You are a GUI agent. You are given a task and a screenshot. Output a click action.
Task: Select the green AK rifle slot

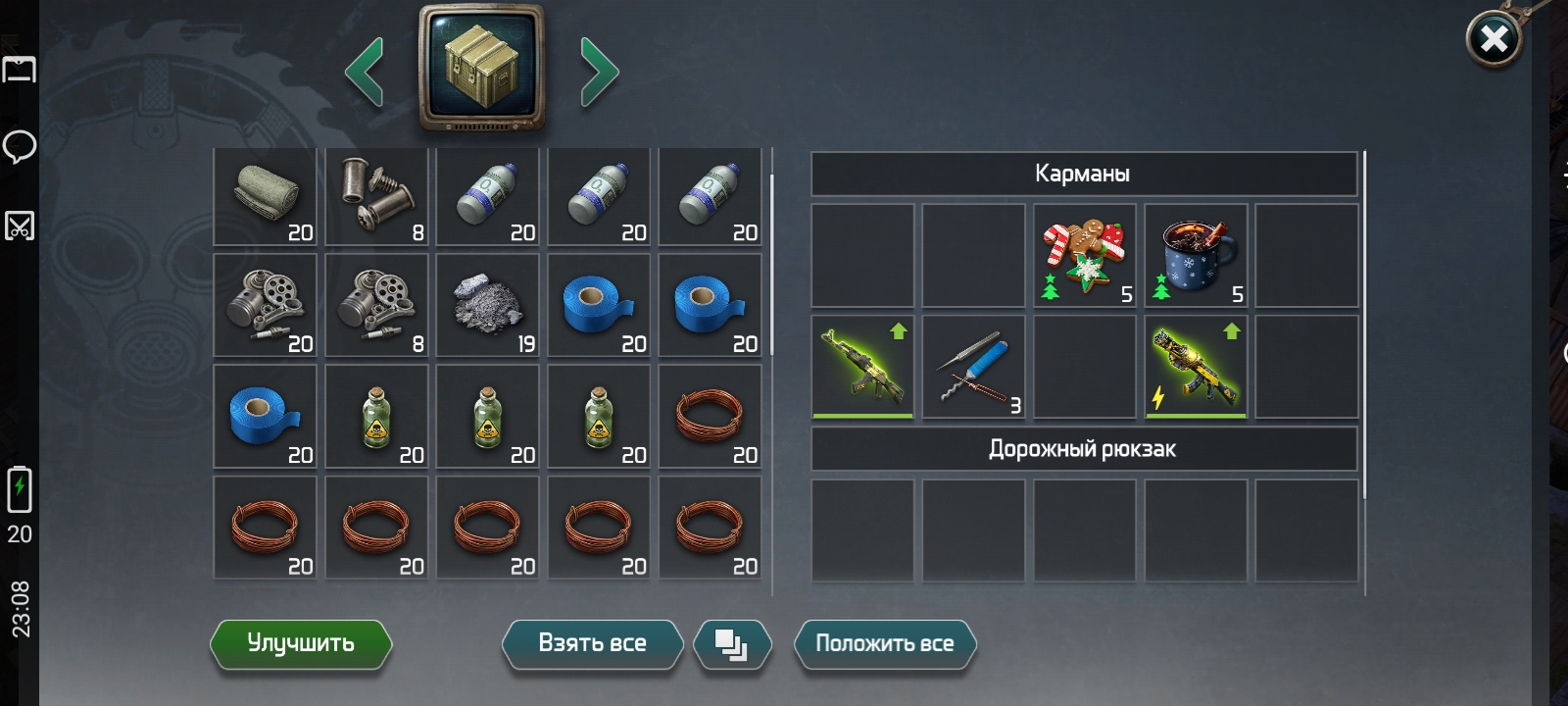point(863,367)
